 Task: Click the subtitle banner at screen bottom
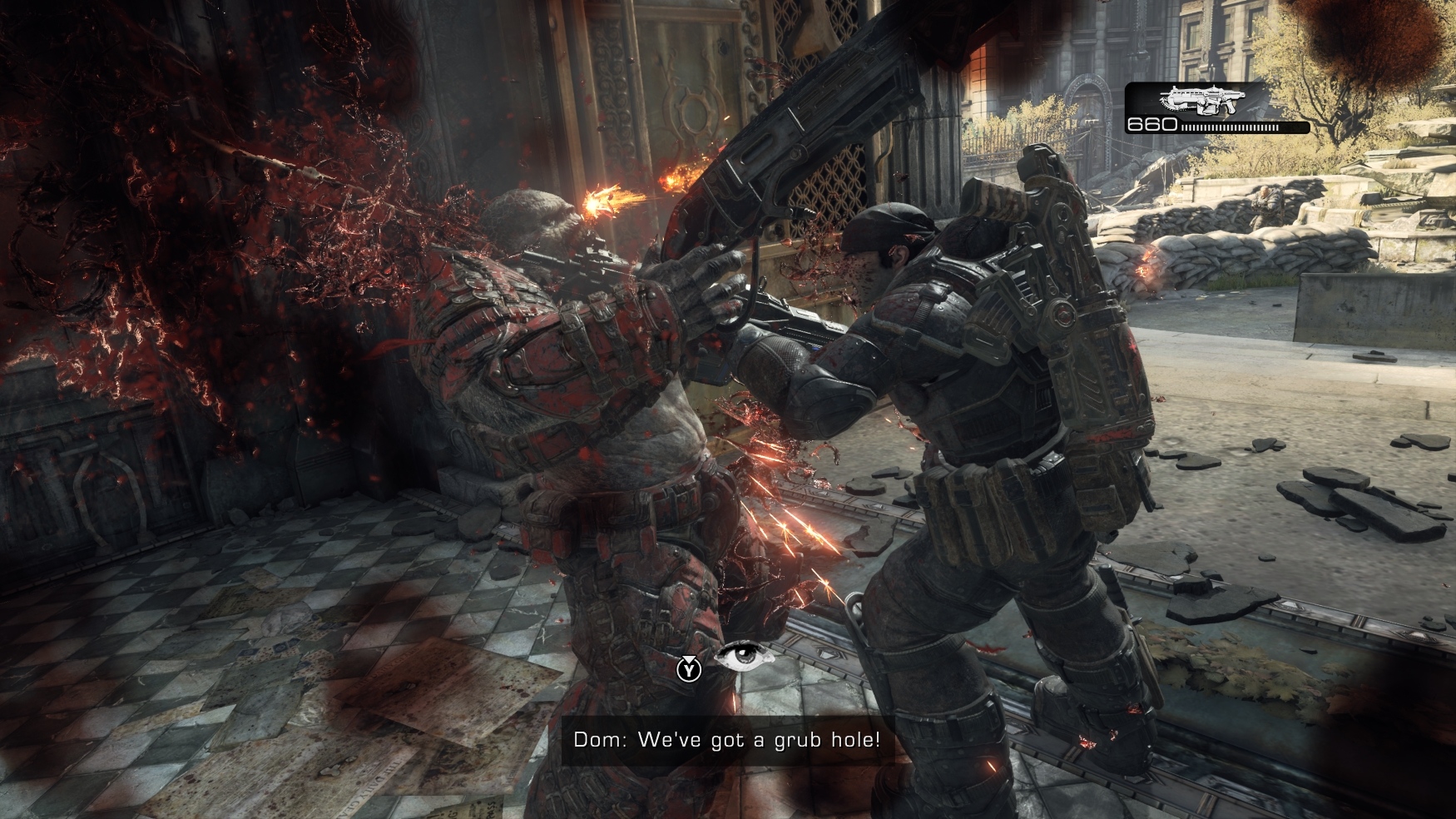pos(728,741)
